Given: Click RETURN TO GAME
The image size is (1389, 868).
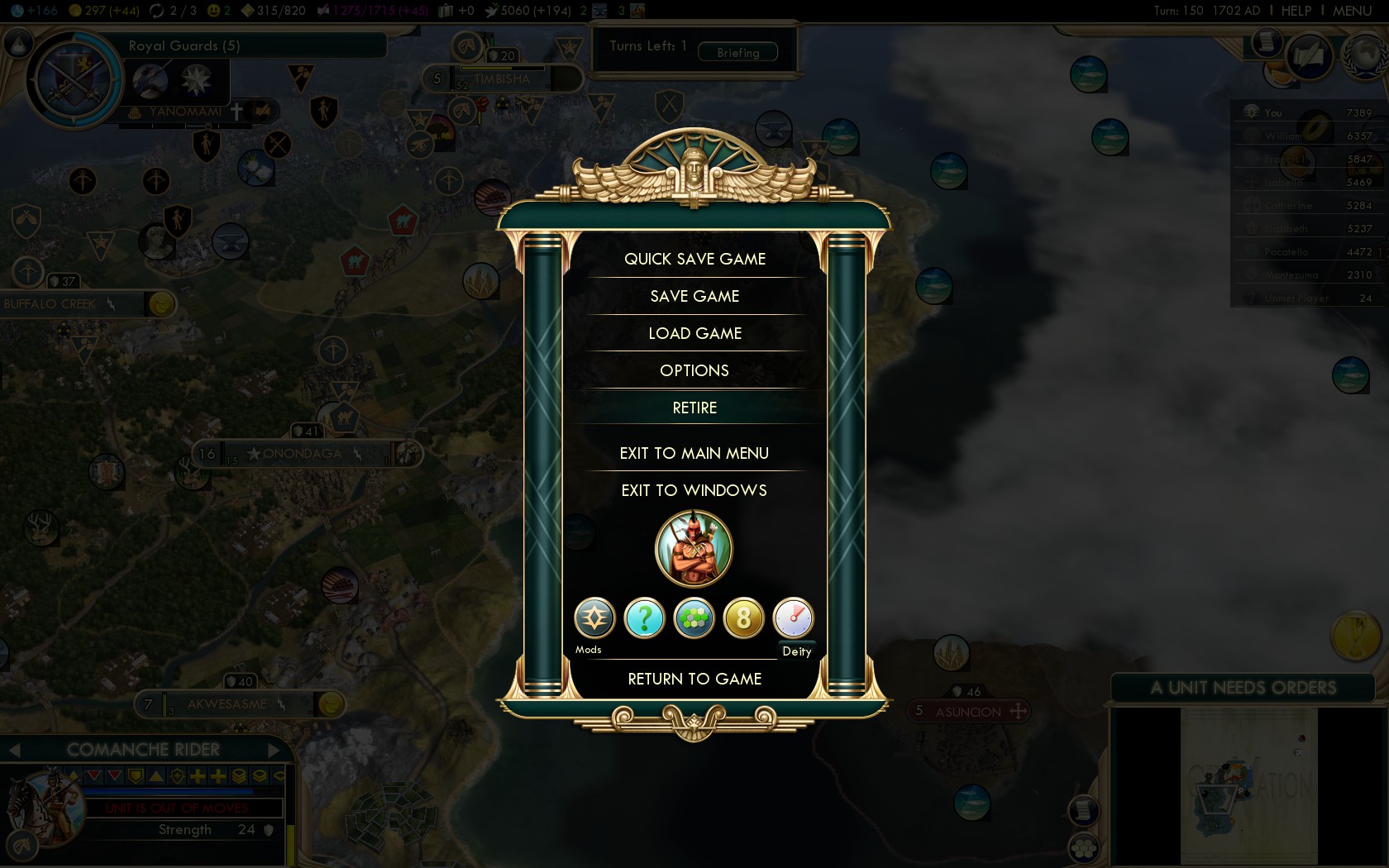Looking at the screenshot, I should click(x=694, y=679).
